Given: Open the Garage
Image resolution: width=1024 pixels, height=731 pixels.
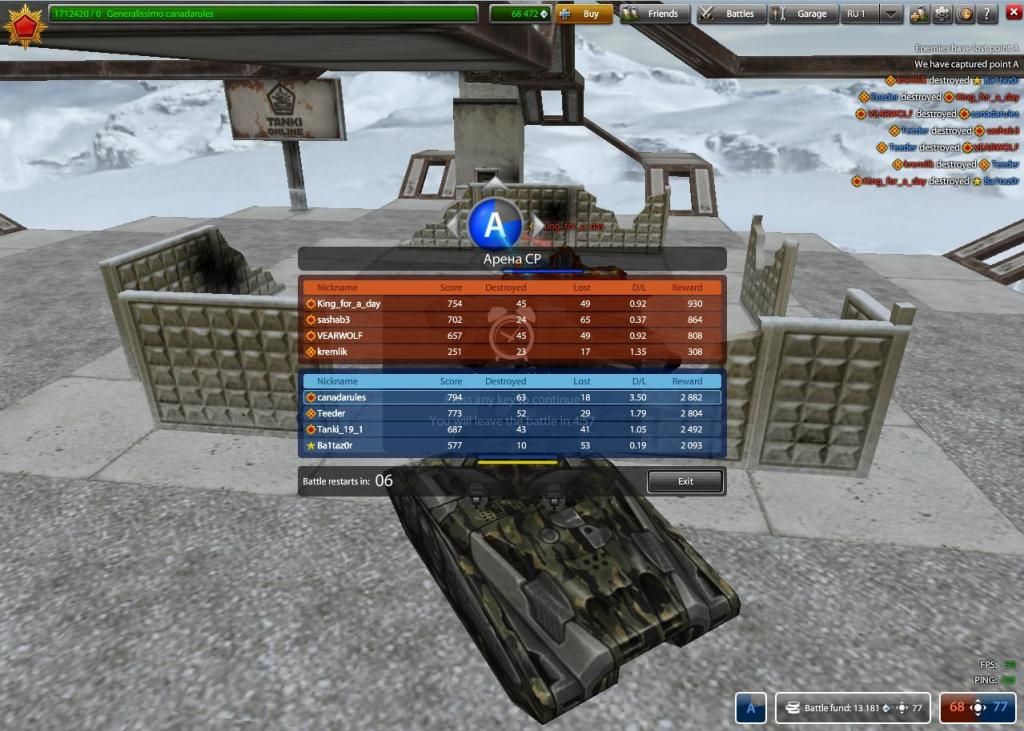Looking at the screenshot, I should 802,14.
